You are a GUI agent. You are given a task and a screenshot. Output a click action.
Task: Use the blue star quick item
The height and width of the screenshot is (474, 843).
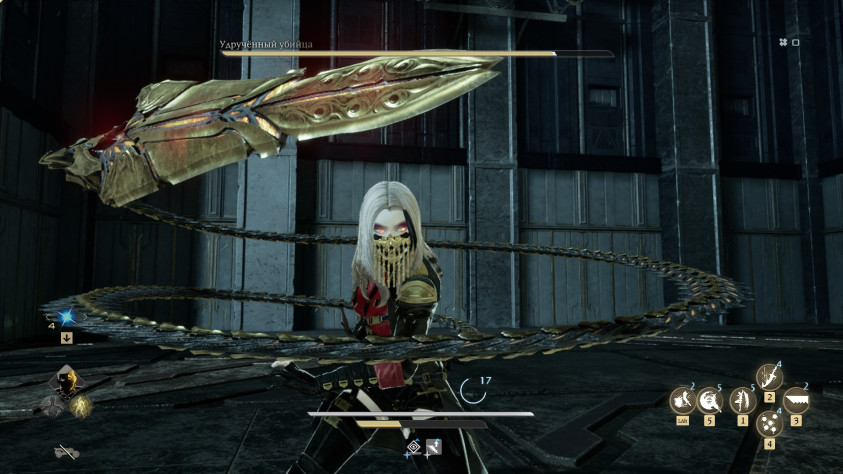pyautogui.click(x=66, y=318)
